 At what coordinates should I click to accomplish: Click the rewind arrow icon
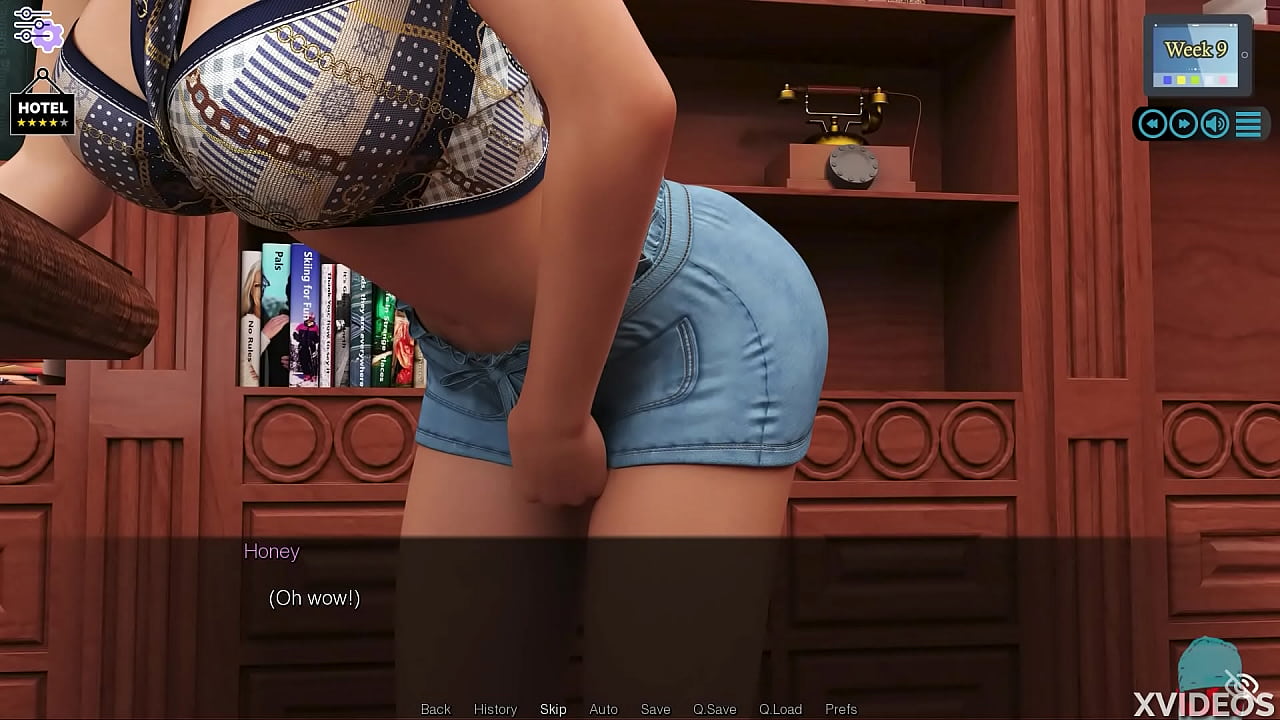pos(1153,124)
